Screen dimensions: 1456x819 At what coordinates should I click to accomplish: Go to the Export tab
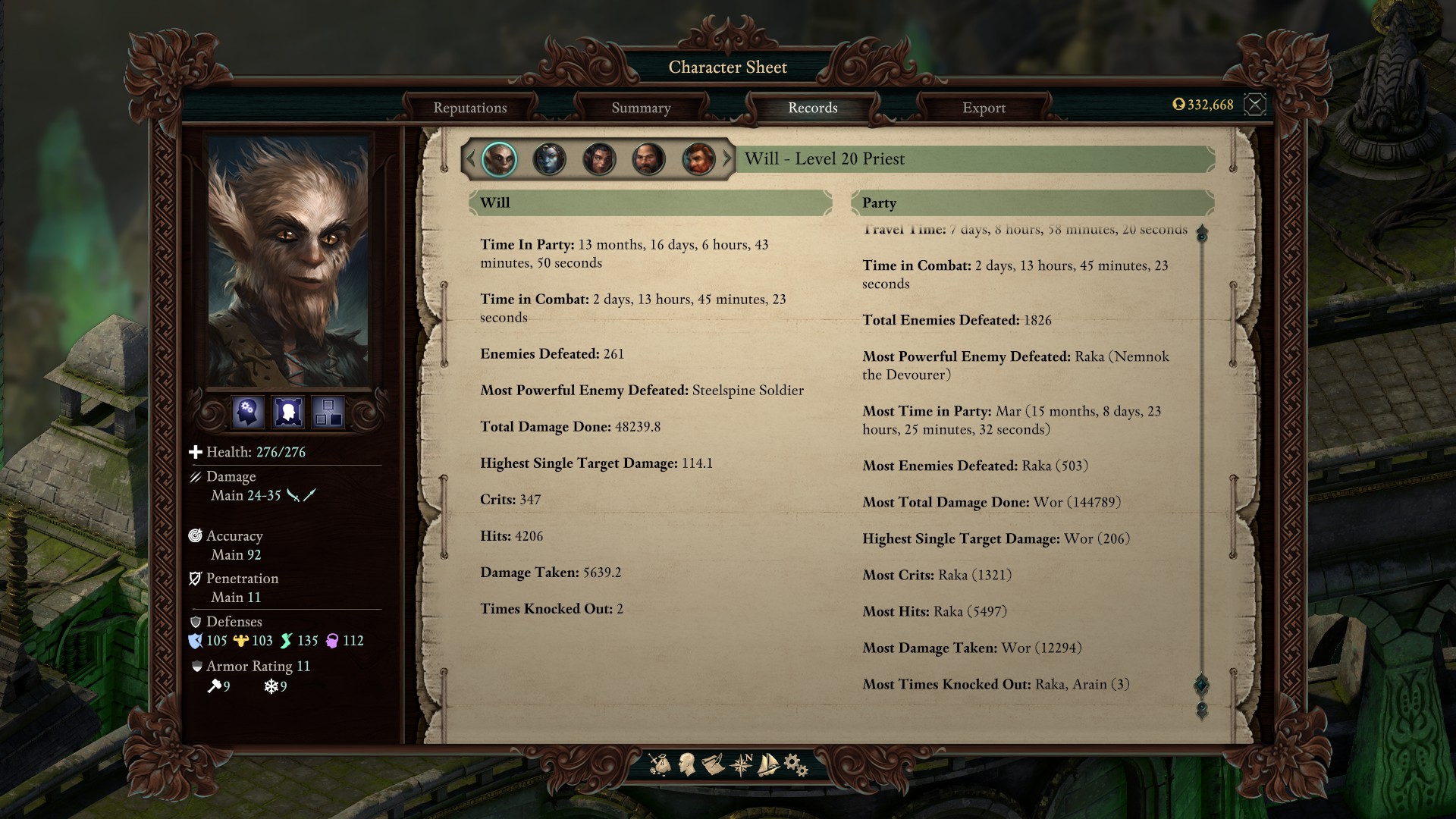[x=984, y=108]
